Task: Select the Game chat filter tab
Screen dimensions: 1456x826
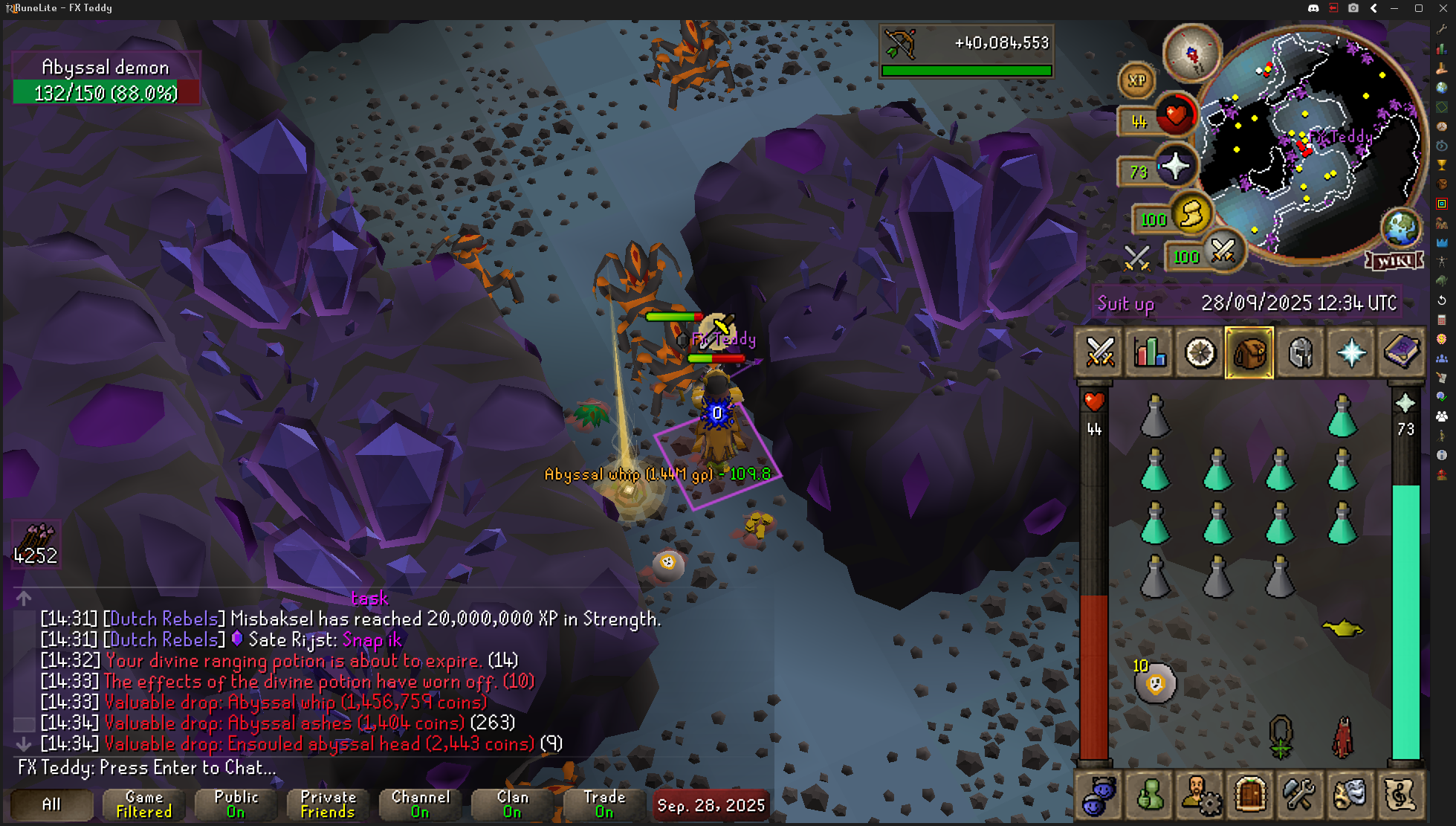Action: click(143, 804)
